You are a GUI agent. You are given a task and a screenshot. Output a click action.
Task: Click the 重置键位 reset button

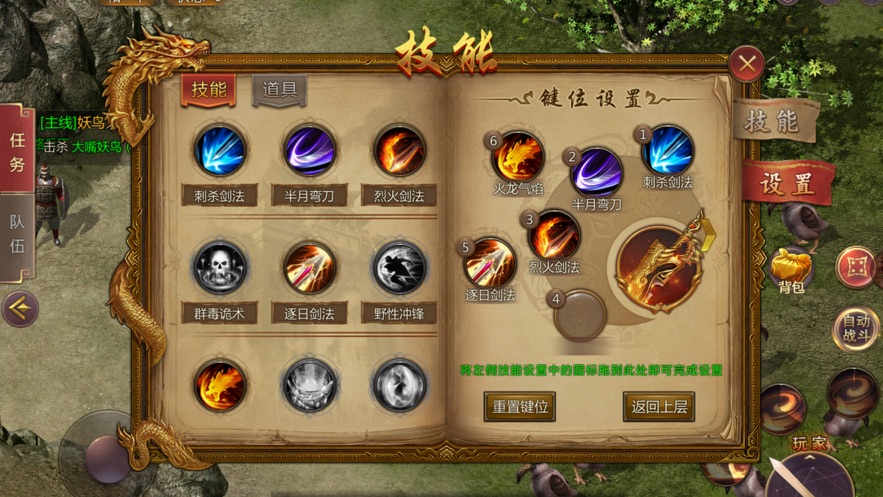(x=519, y=406)
